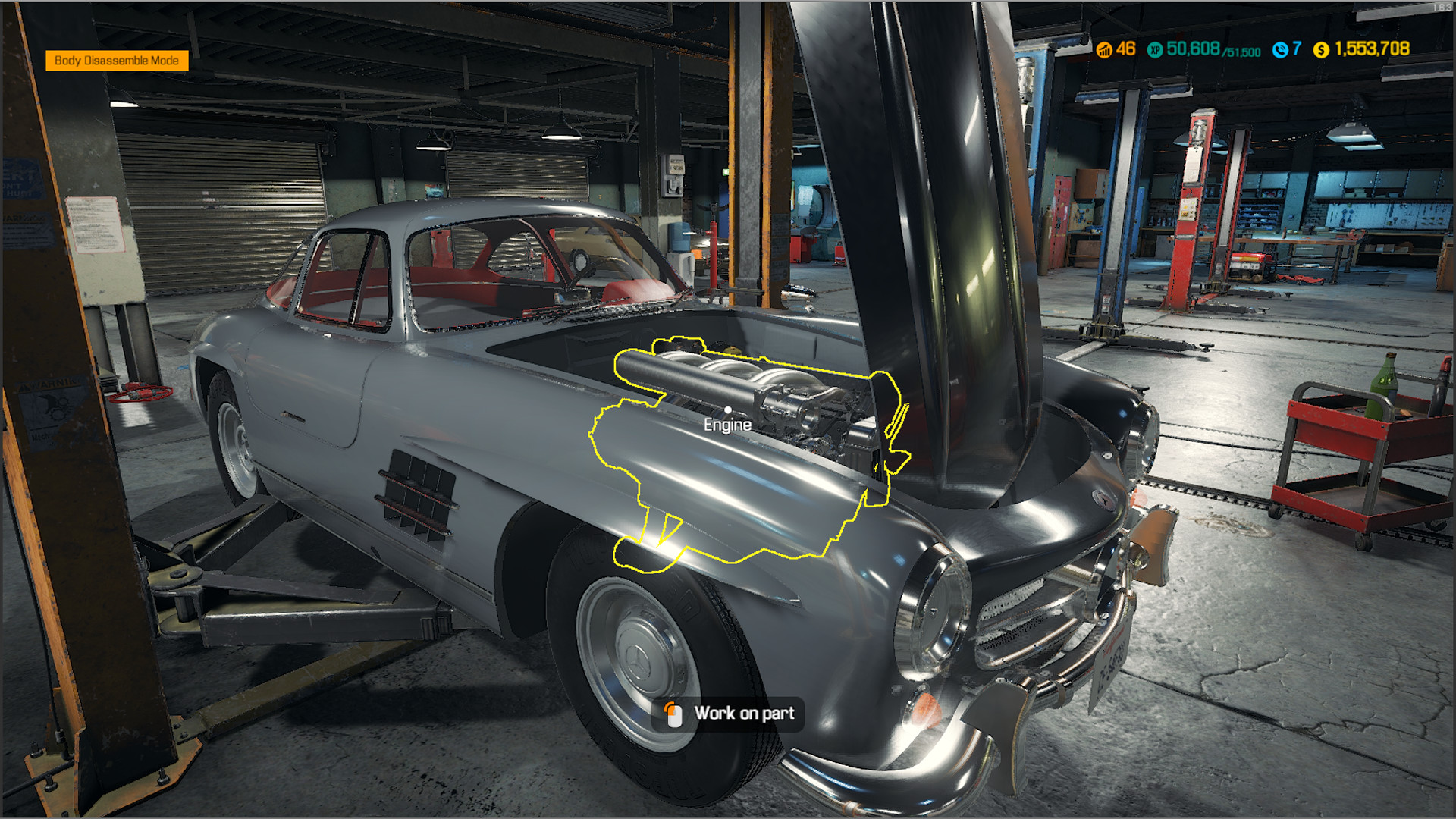Toggle Body Disassemble Mode badge

[118, 61]
